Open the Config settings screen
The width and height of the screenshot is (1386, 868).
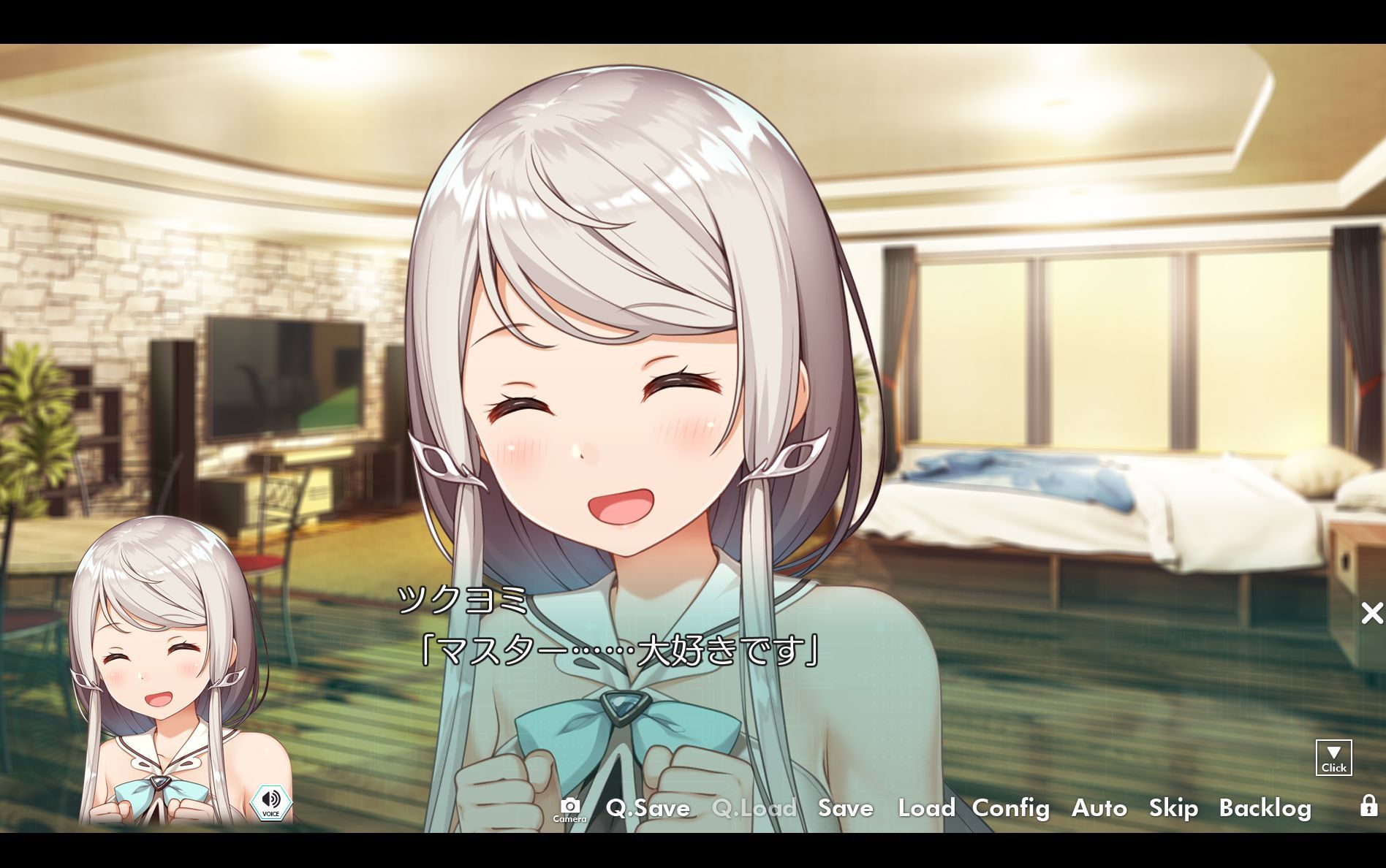[x=1012, y=809]
